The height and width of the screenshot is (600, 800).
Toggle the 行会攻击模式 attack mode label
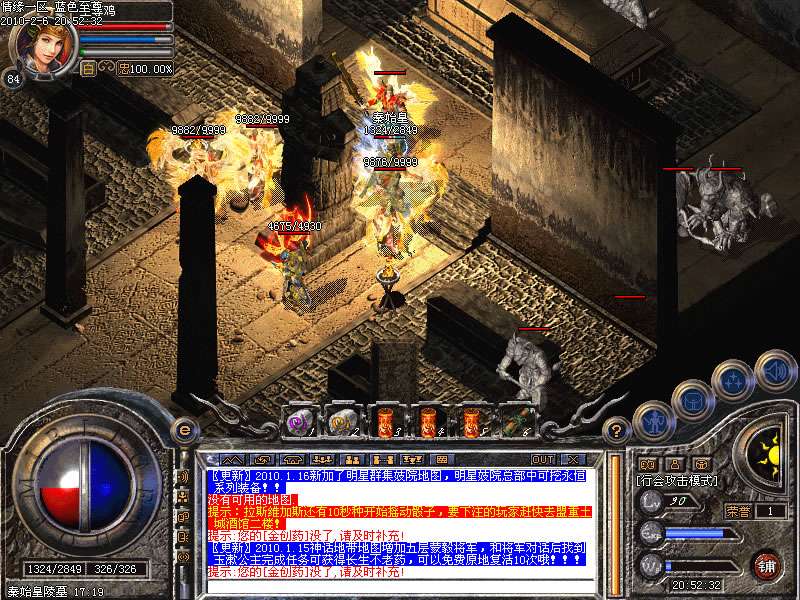[x=678, y=481]
